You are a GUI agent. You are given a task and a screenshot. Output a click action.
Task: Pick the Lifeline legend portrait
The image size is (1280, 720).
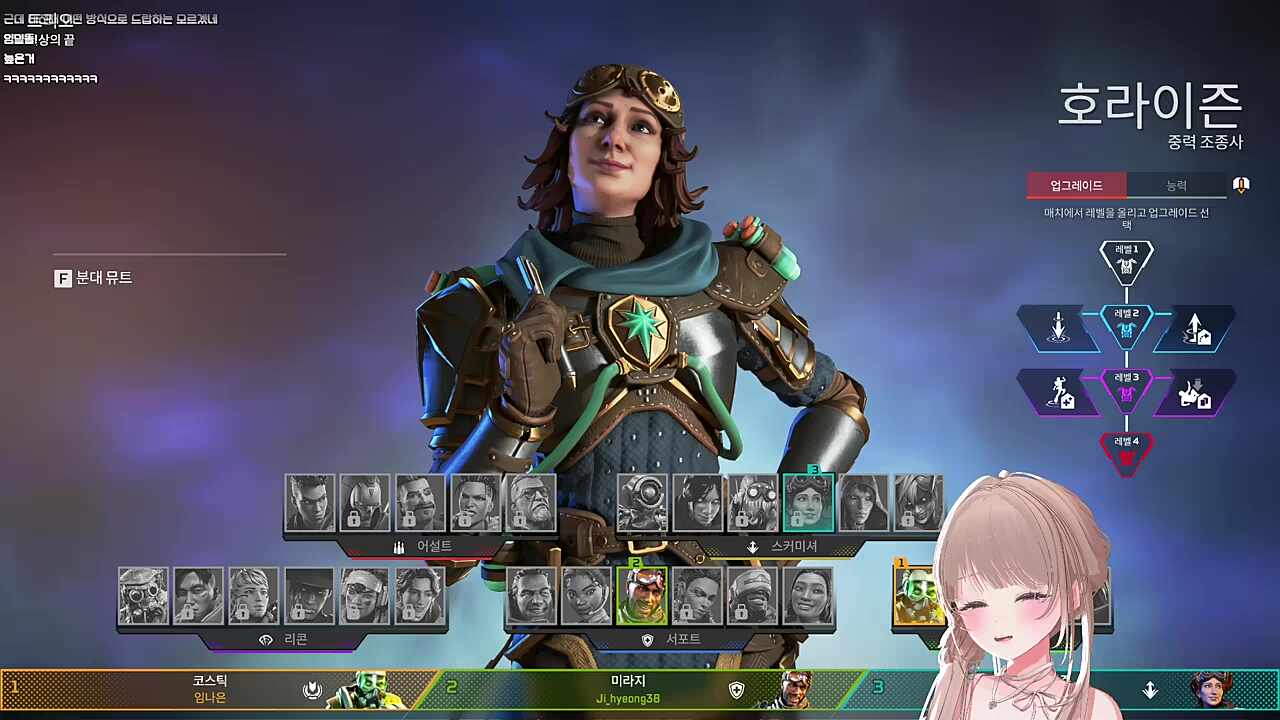coord(586,597)
